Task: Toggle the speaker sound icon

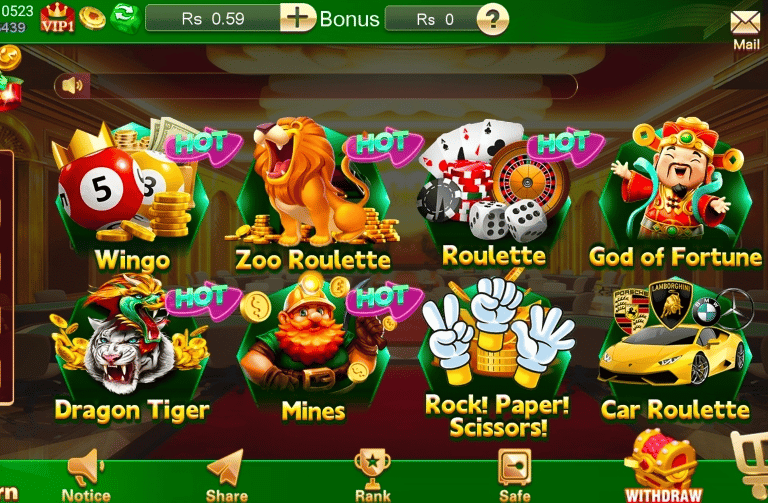Action: coord(72,85)
